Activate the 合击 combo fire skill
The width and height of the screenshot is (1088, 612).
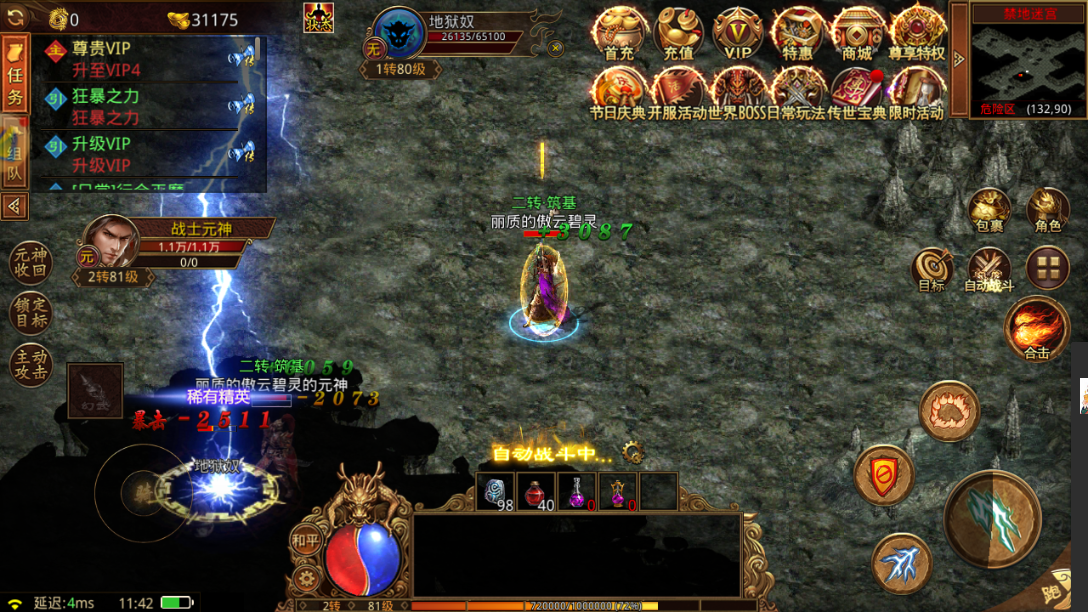coord(1036,328)
